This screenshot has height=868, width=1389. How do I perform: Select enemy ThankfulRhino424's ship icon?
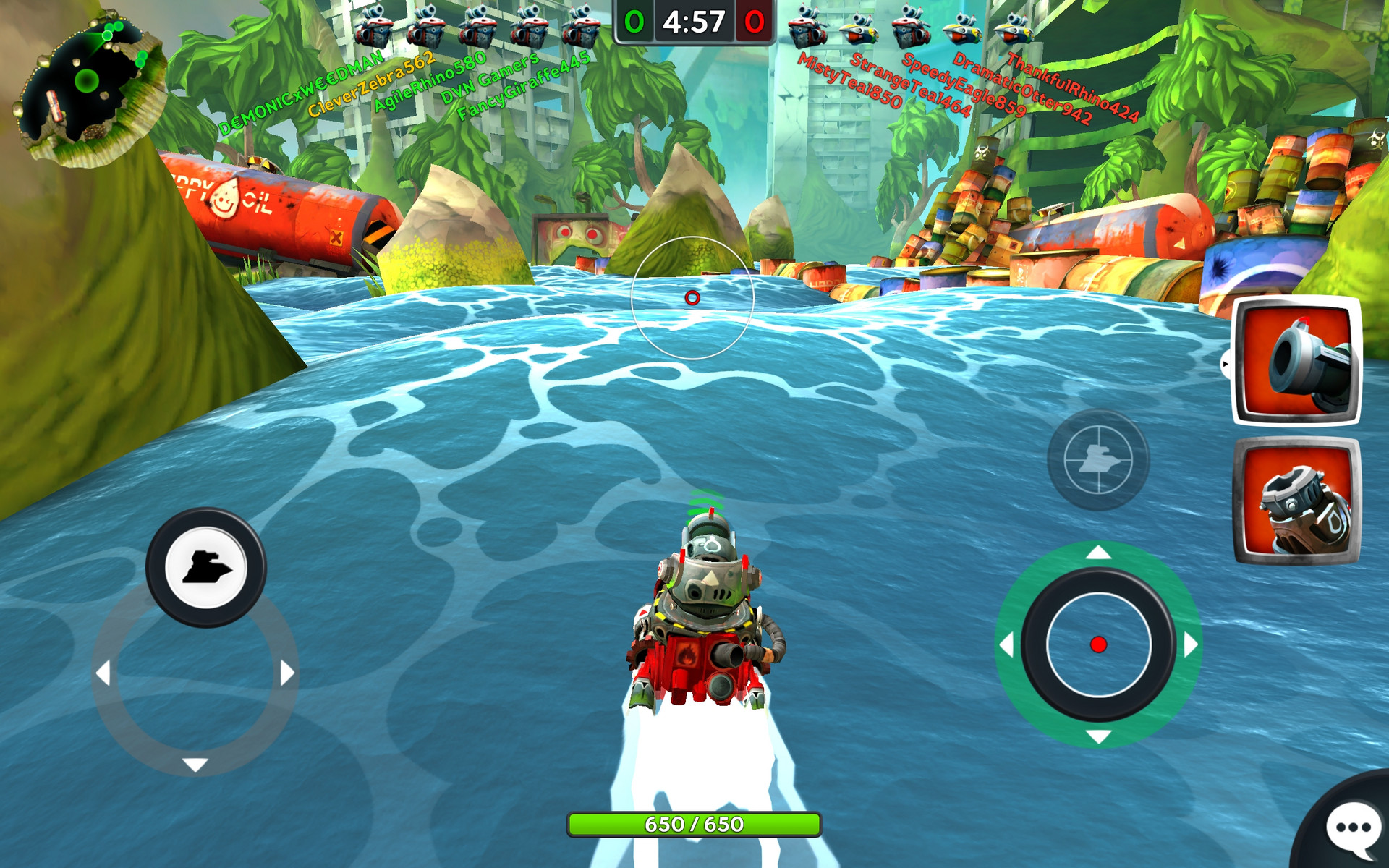[1013, 29]
